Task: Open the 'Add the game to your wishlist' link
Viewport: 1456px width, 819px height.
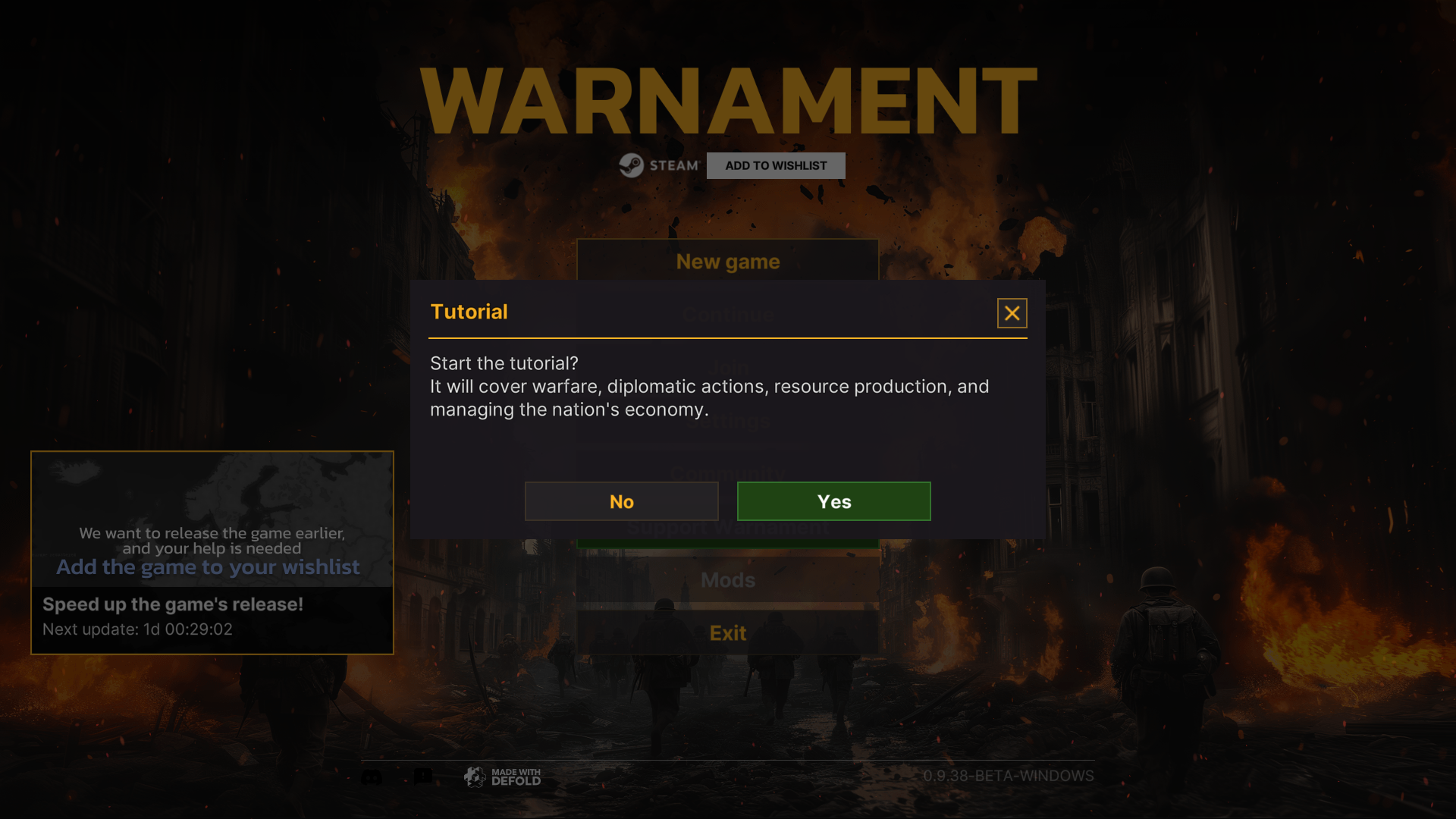Action: [x=209, y=566]
